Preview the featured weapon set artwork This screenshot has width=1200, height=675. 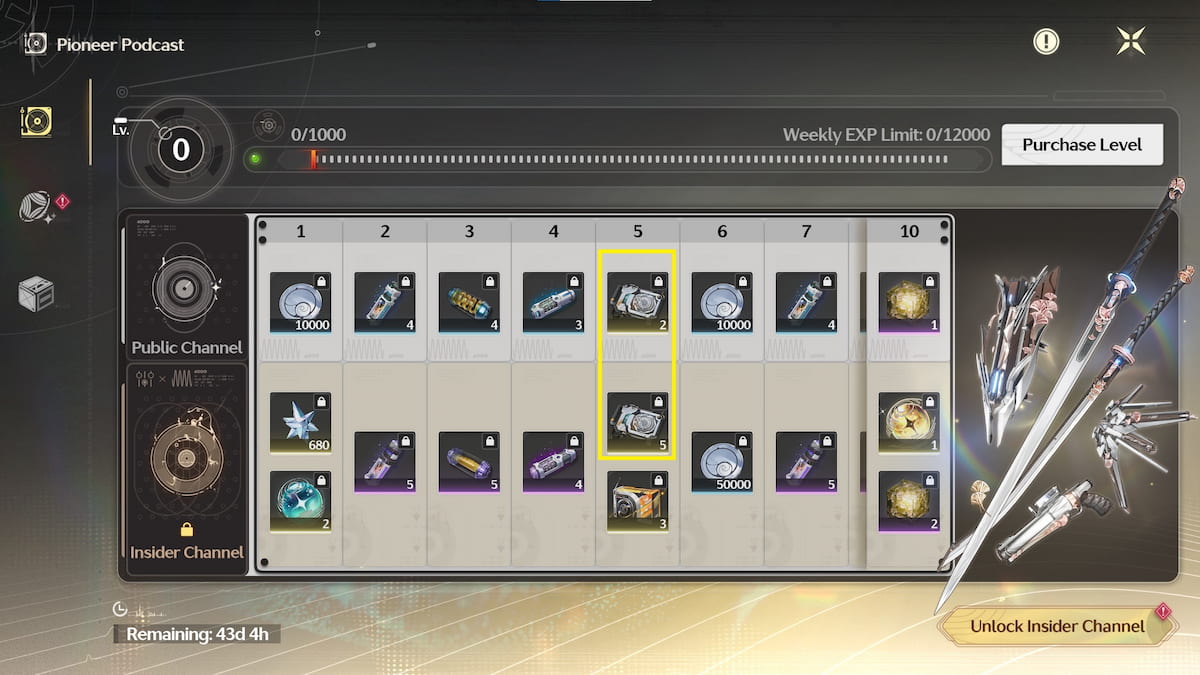[x=1070, y=400]
